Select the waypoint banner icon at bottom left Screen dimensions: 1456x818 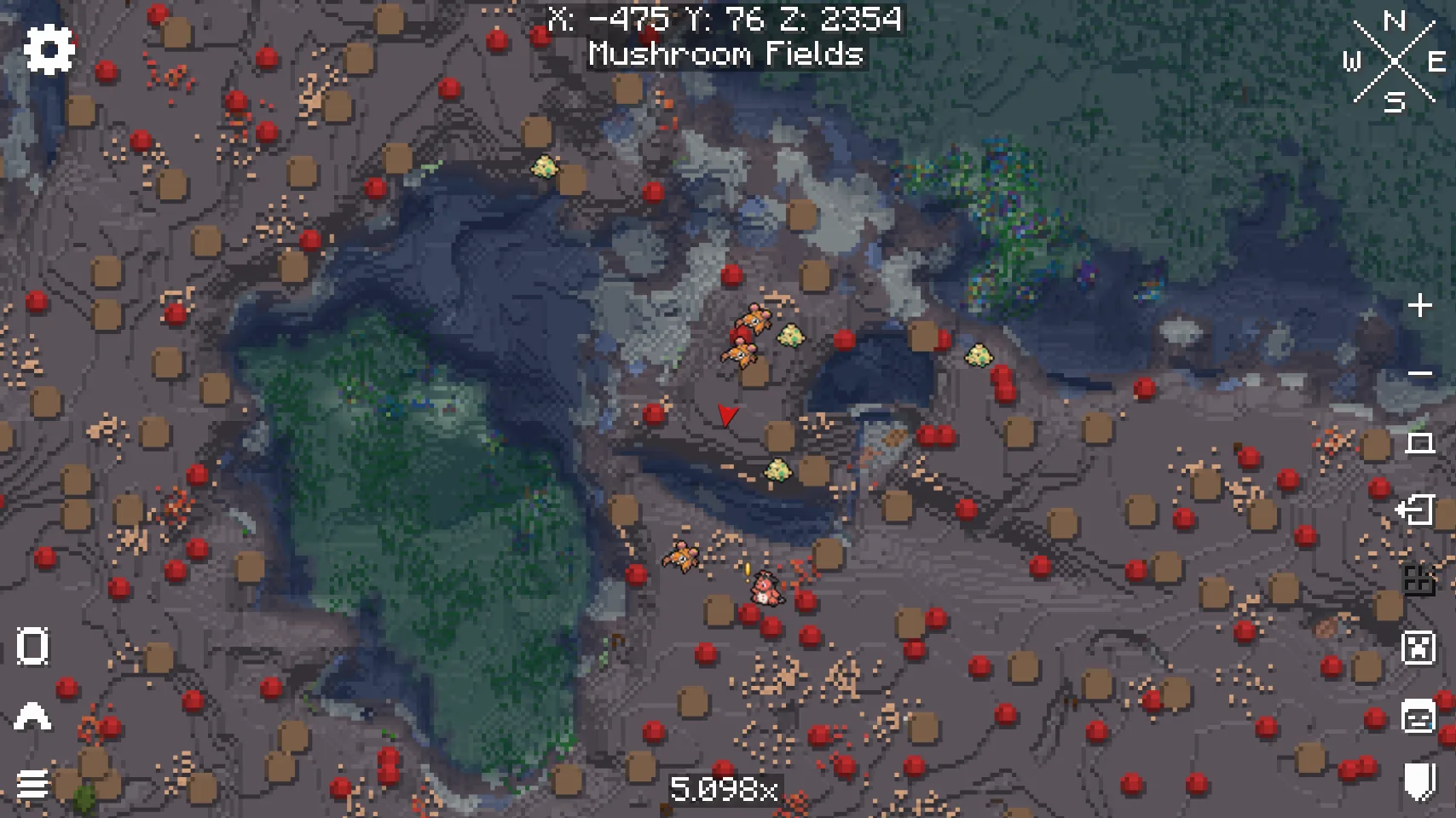[x=32, y=645]
